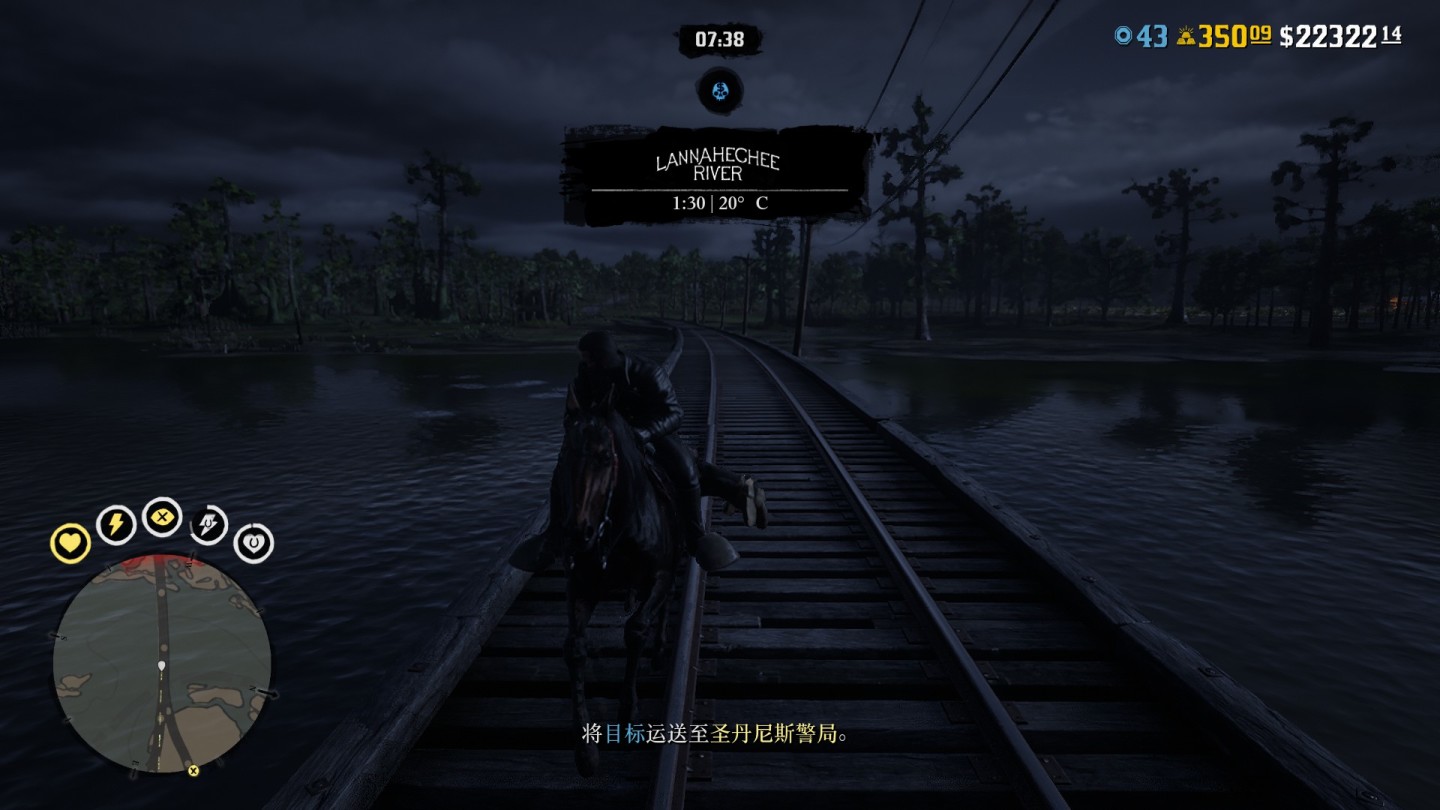Image resolution: width=1440 pixels, height=810 pixels.
Task: Click the circular minimap
Action: [x=162, y=662]
